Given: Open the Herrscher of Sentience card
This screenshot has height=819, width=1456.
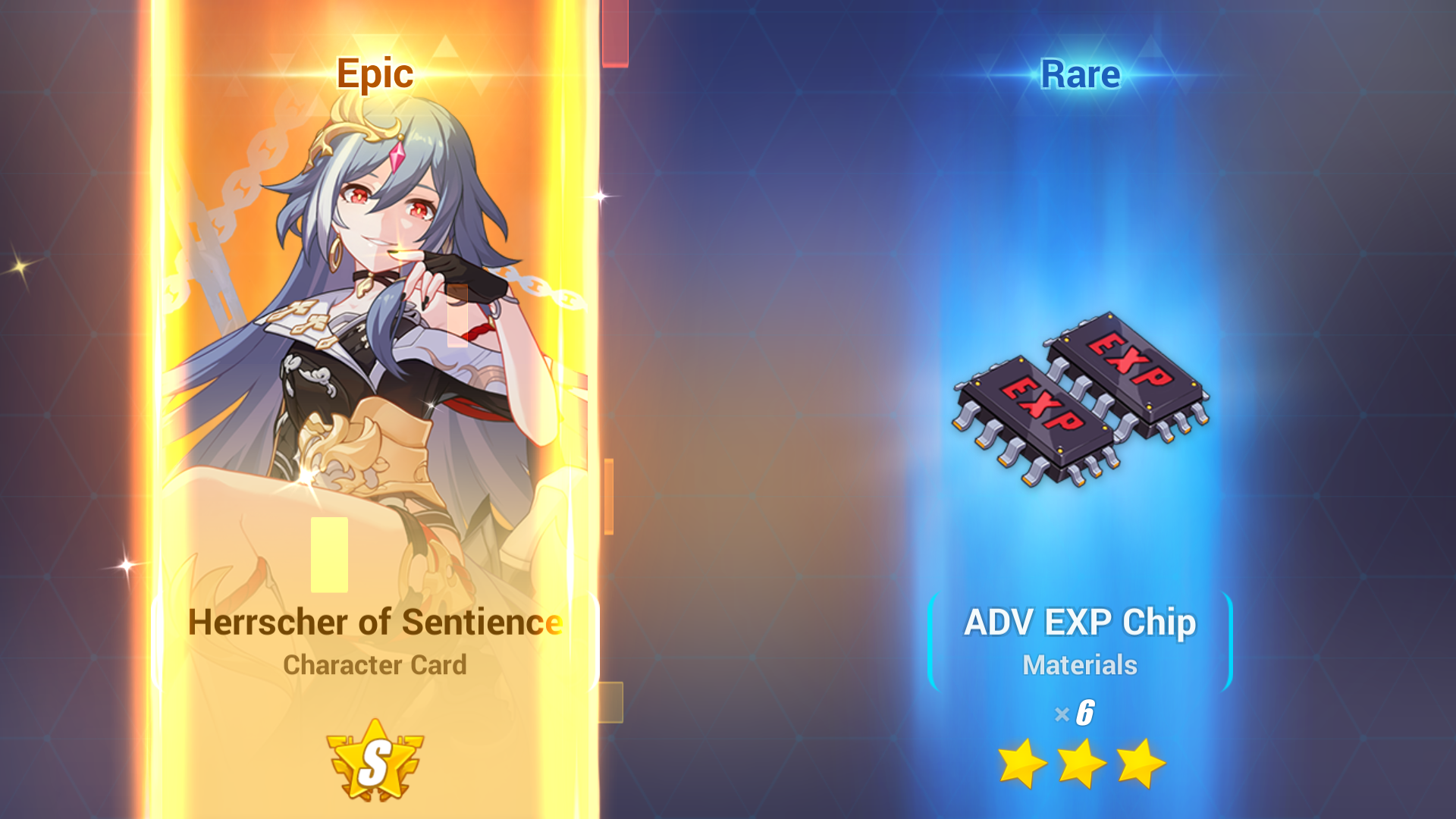Looking at the screenshot, I should pyautogui.click(x=377, y=622).
